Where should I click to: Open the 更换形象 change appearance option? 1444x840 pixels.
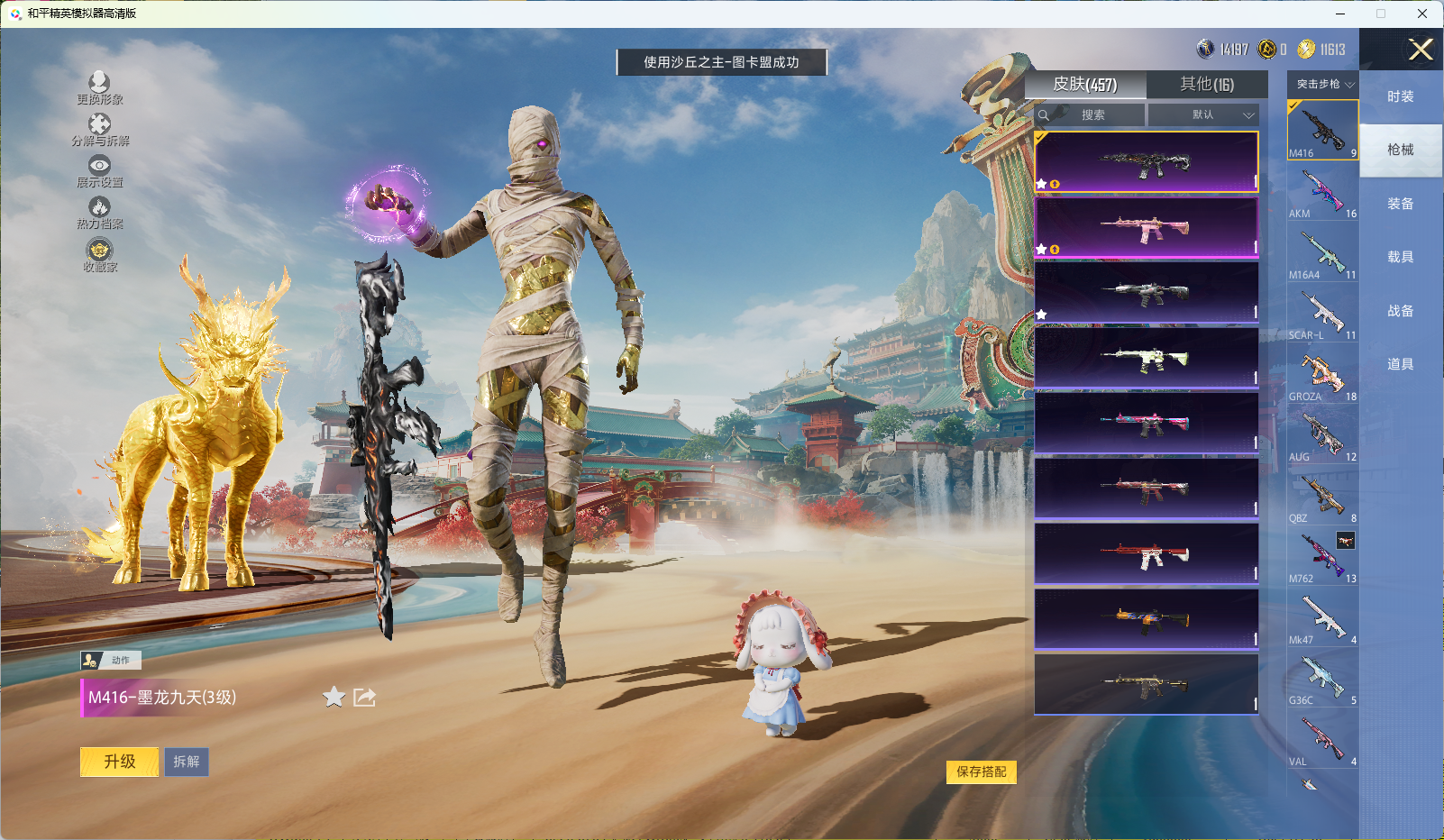tap(99, 87)
